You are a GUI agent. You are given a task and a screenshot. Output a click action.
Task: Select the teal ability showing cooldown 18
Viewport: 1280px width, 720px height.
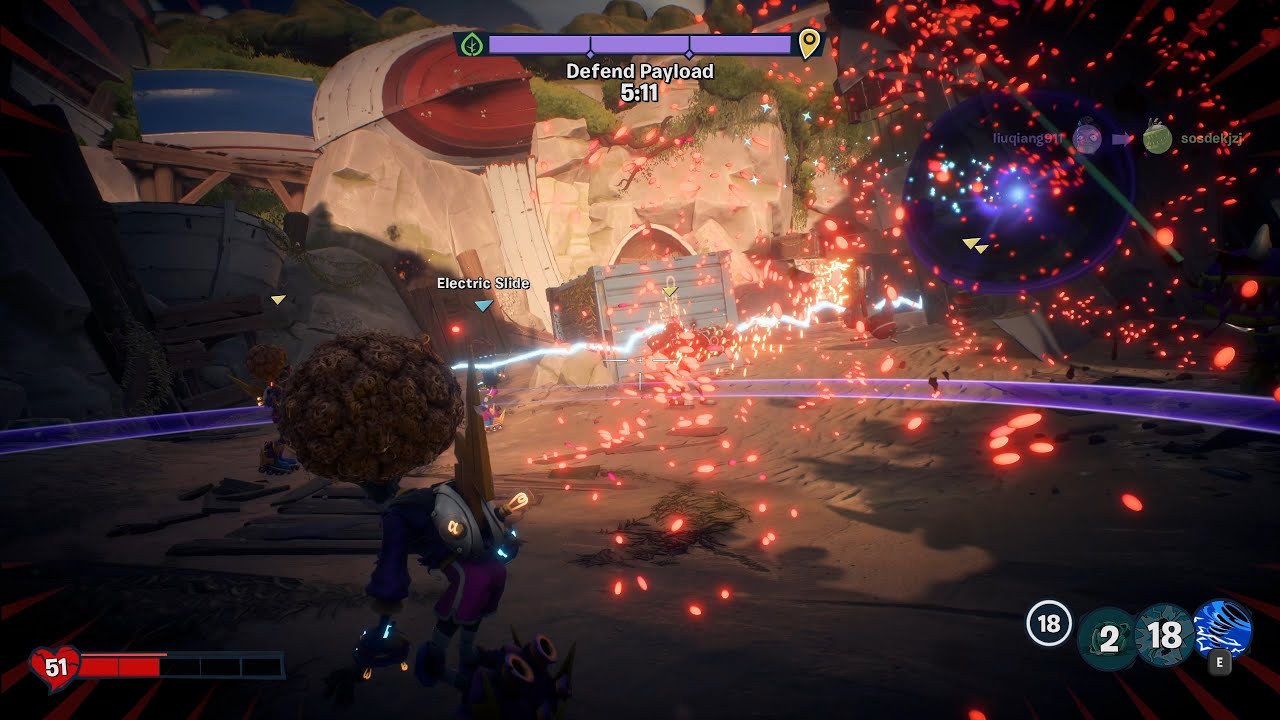click(1165, 635)
